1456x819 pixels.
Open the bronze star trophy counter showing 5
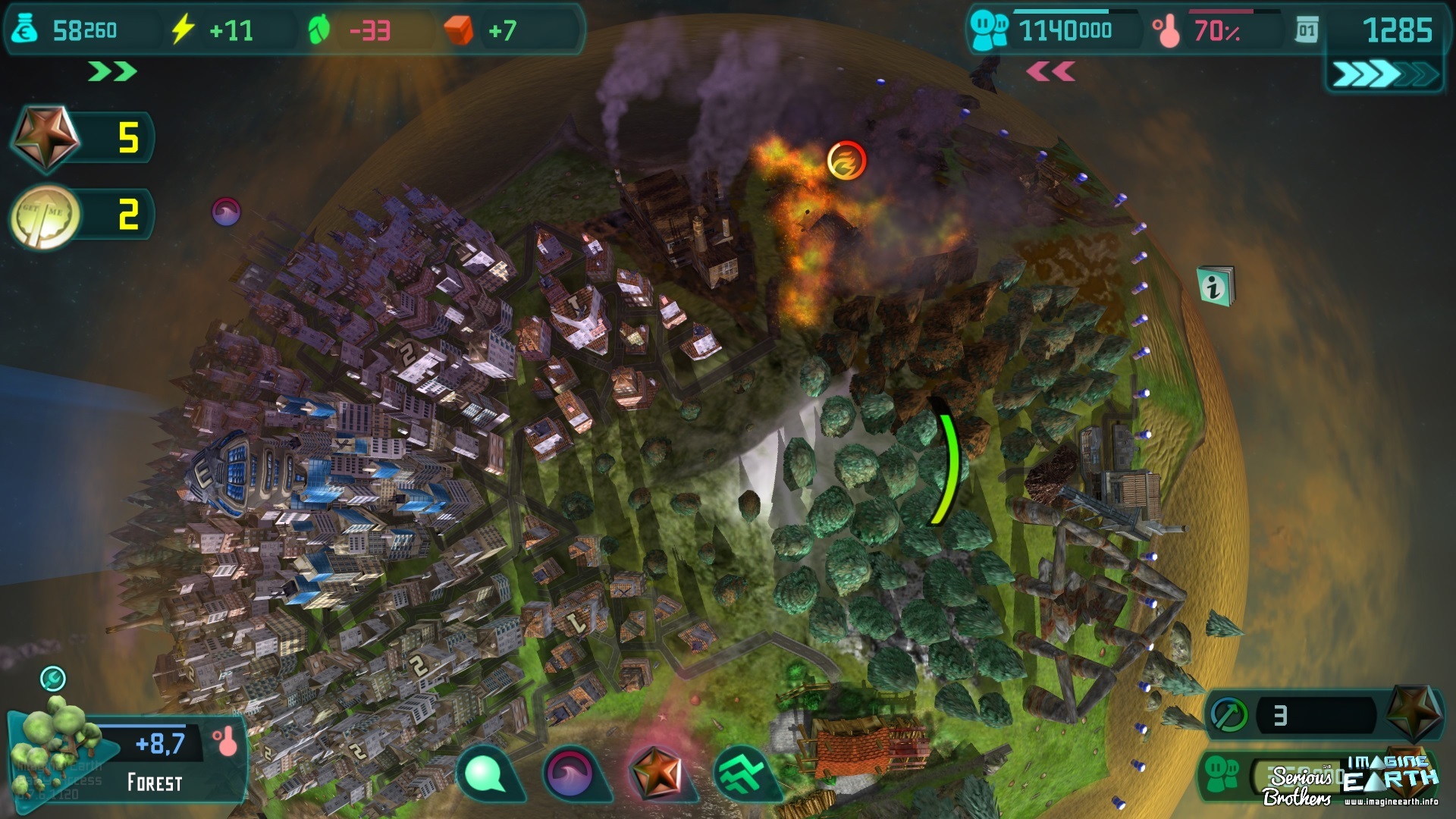pyautogui.click(x=45, y=137)
